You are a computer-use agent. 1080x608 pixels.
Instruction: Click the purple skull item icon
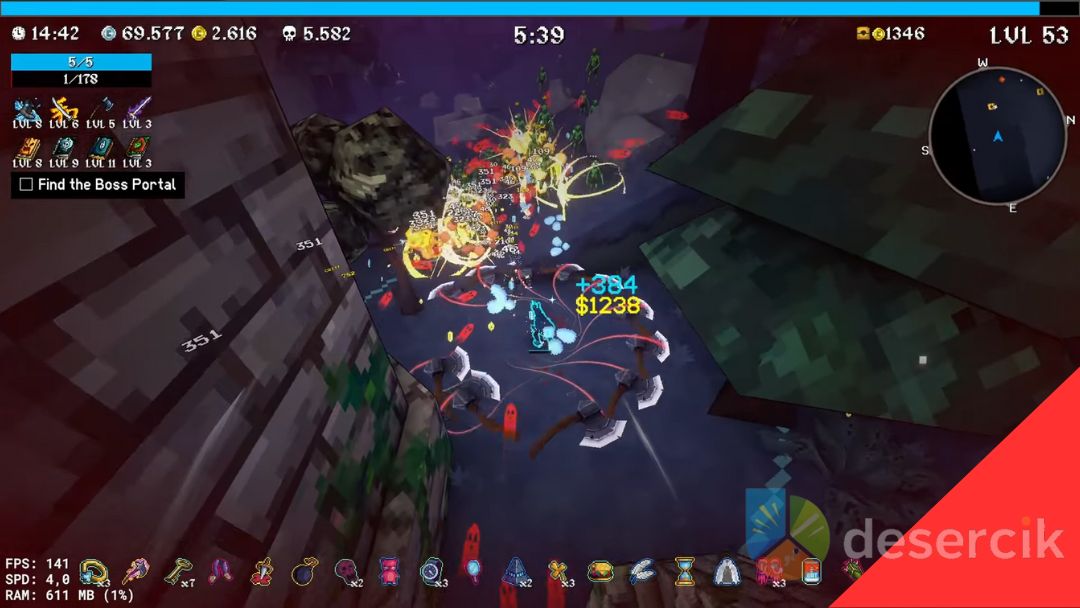pos(346,572)
